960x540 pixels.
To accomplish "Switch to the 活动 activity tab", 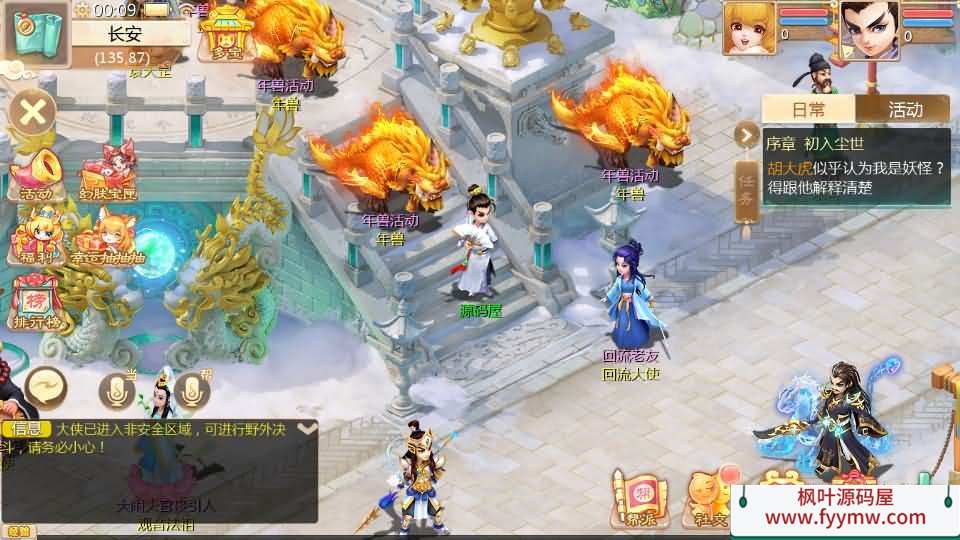I will click(x=904, y=109).
